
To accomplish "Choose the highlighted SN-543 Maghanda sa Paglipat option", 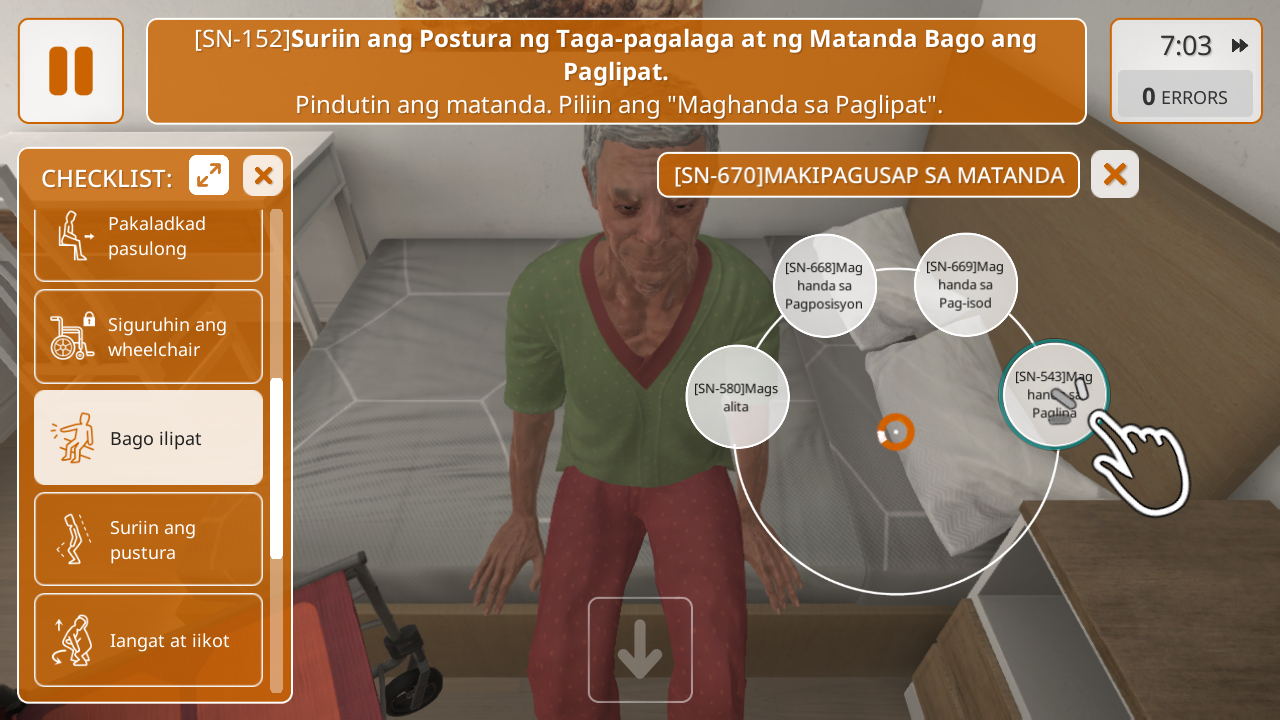I will [1054, 395].
